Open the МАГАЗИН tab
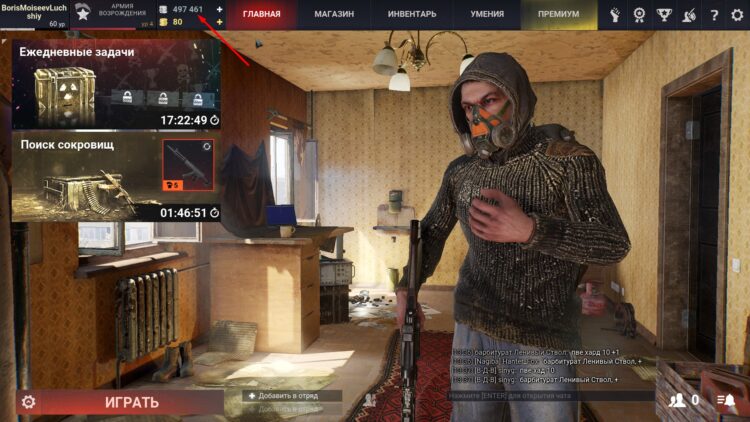 coord(334,14)
